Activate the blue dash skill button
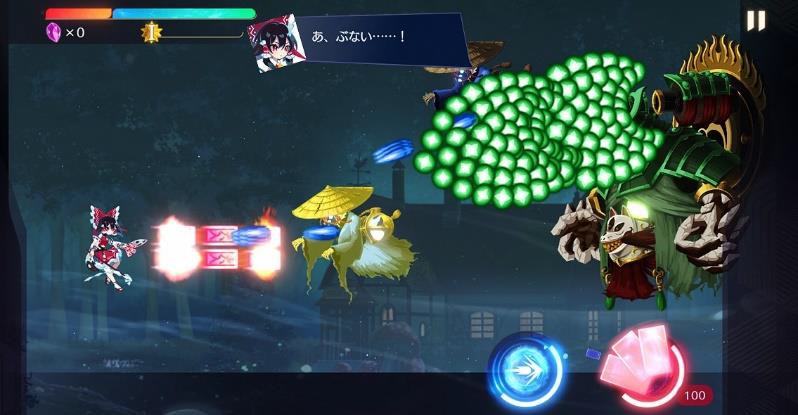 (x=526, y=370)
